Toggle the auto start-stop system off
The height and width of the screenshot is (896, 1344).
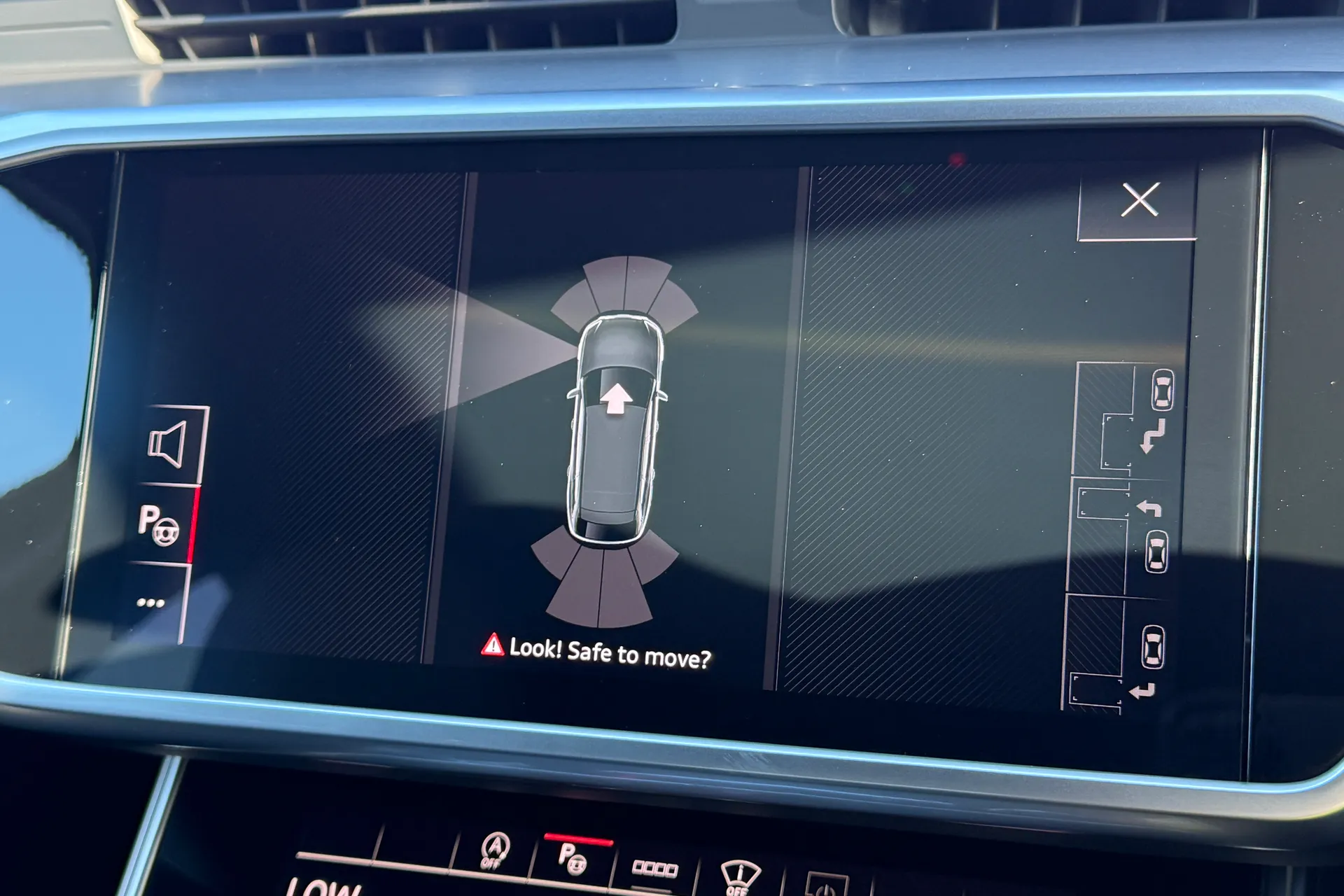(495, 850)
